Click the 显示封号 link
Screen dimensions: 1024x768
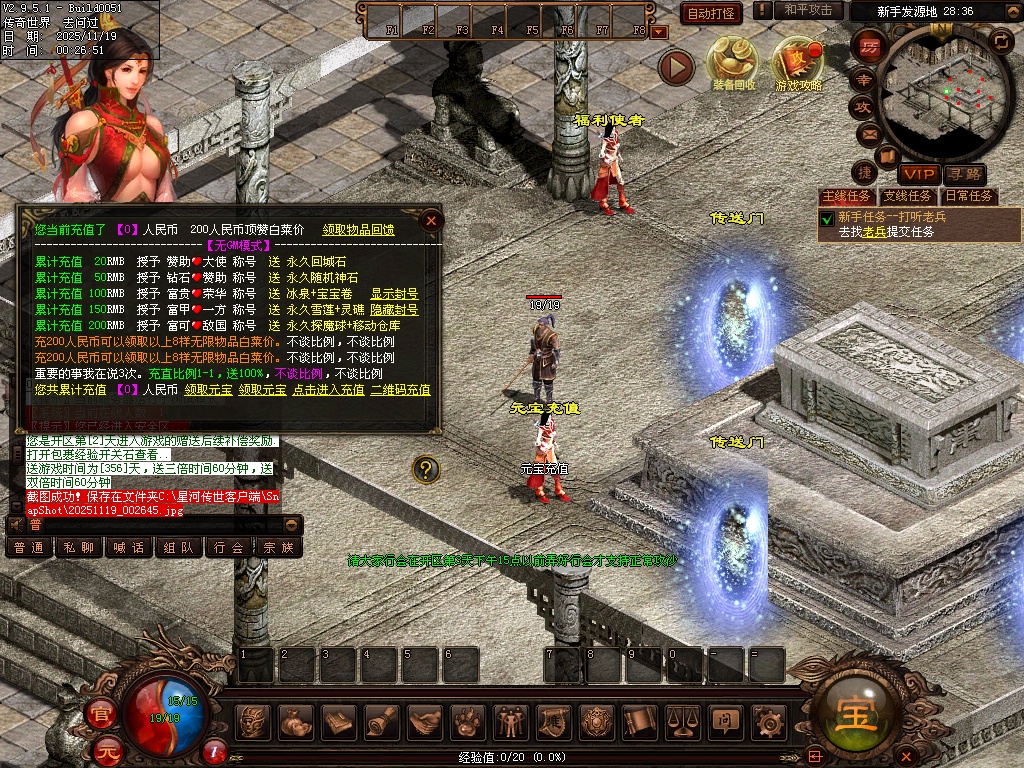point(394,294)
